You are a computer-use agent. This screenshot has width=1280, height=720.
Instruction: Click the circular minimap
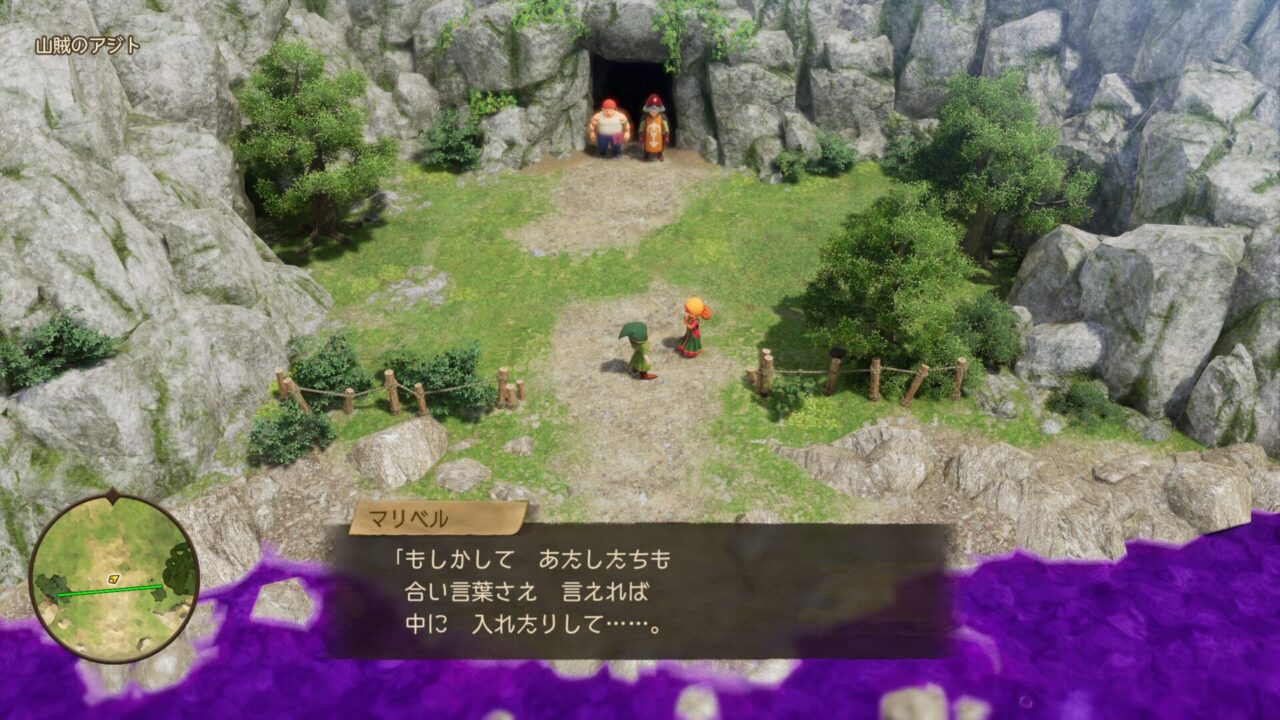click(x=113, y=577)
